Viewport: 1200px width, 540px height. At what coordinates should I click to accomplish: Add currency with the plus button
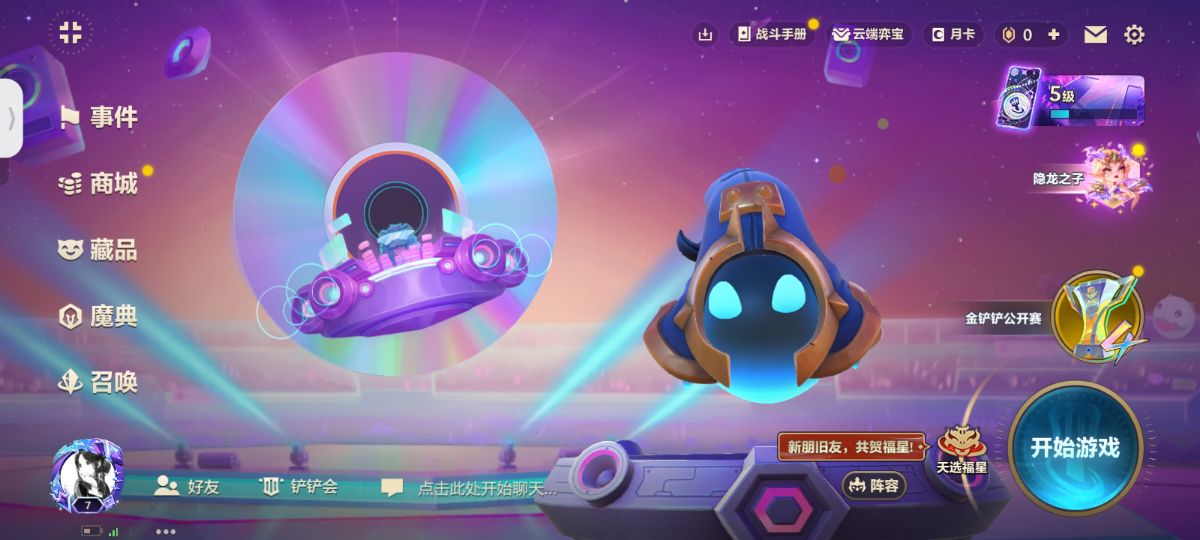1054,34
